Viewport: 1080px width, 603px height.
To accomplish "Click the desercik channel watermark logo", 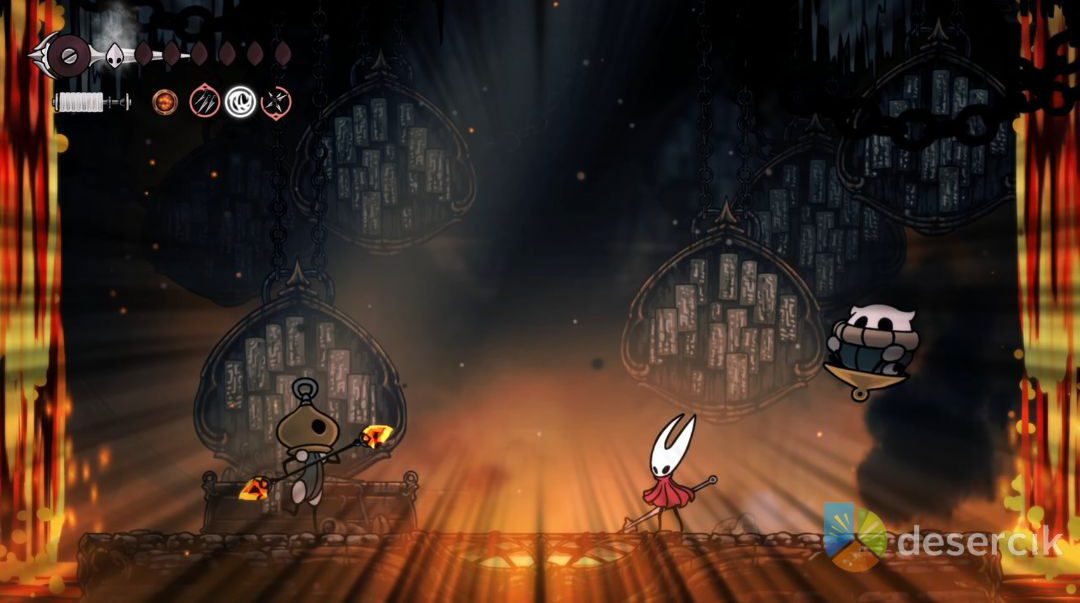I will (x=855, y=537).
